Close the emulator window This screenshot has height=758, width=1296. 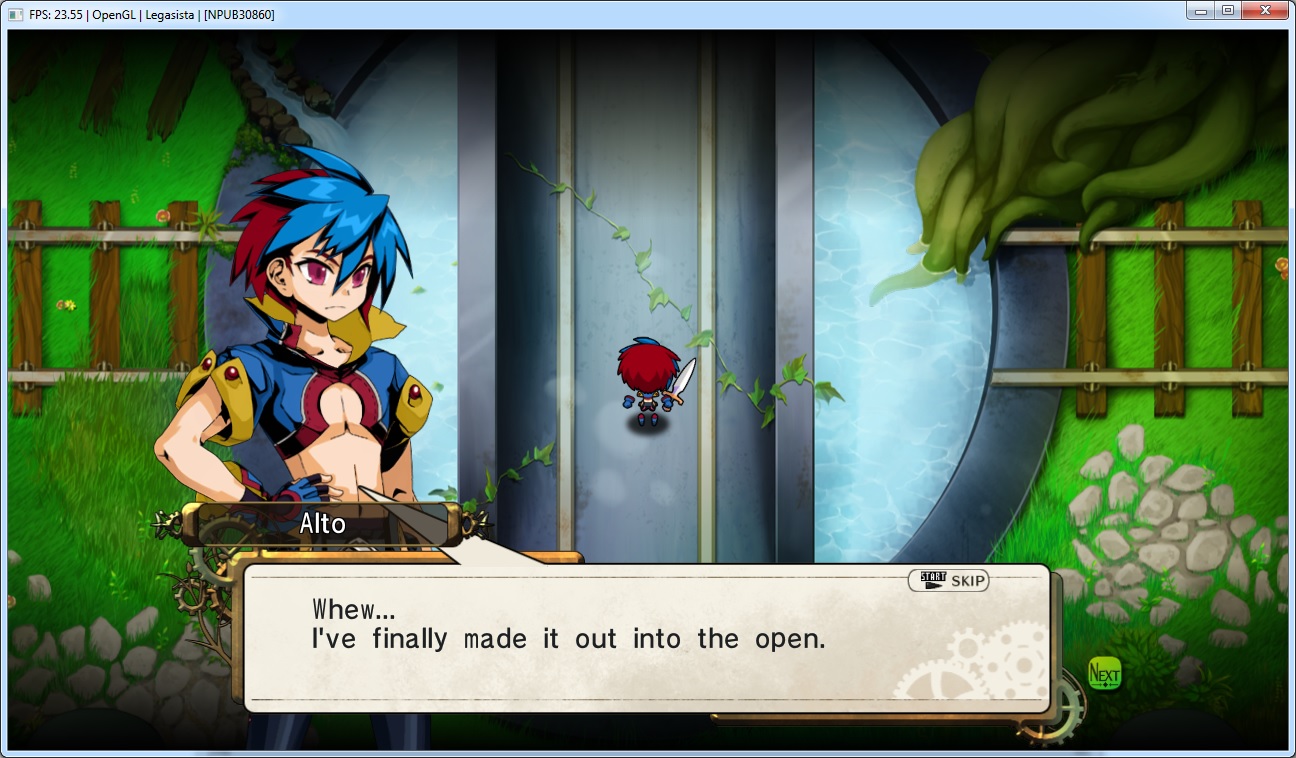tap(1265, 11)
